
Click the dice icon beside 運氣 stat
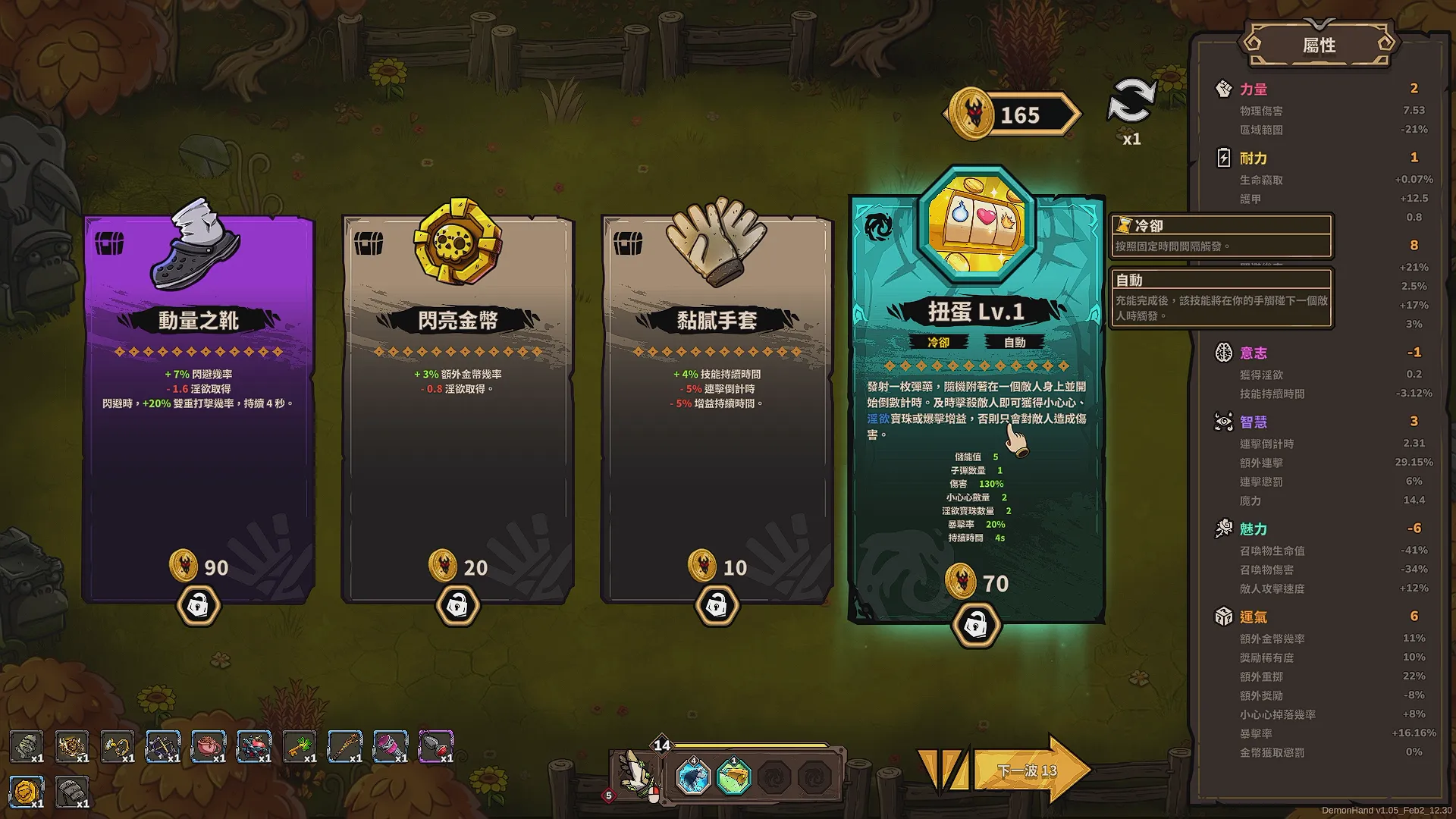point(1222,617)
